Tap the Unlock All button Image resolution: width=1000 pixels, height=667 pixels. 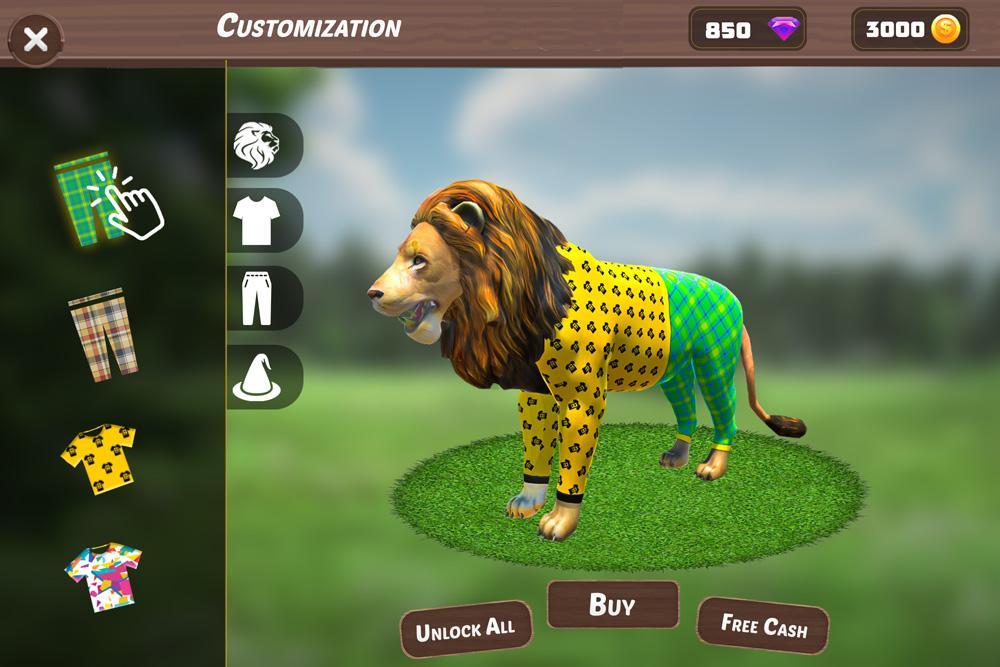pyautogui.click(x=465, y=631)
